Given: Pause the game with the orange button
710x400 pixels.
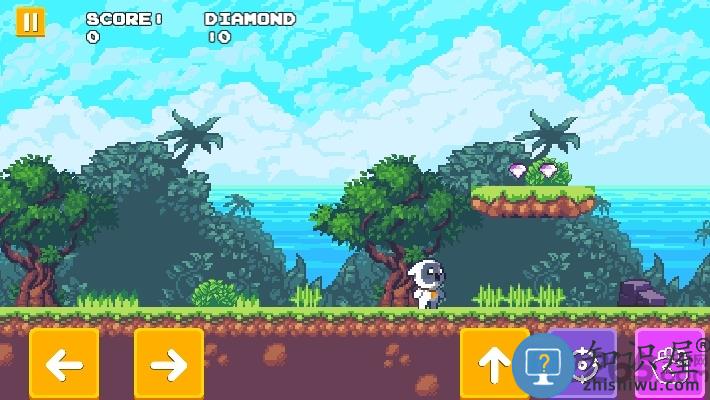Looking at the screenshot, I should [30, 22].
